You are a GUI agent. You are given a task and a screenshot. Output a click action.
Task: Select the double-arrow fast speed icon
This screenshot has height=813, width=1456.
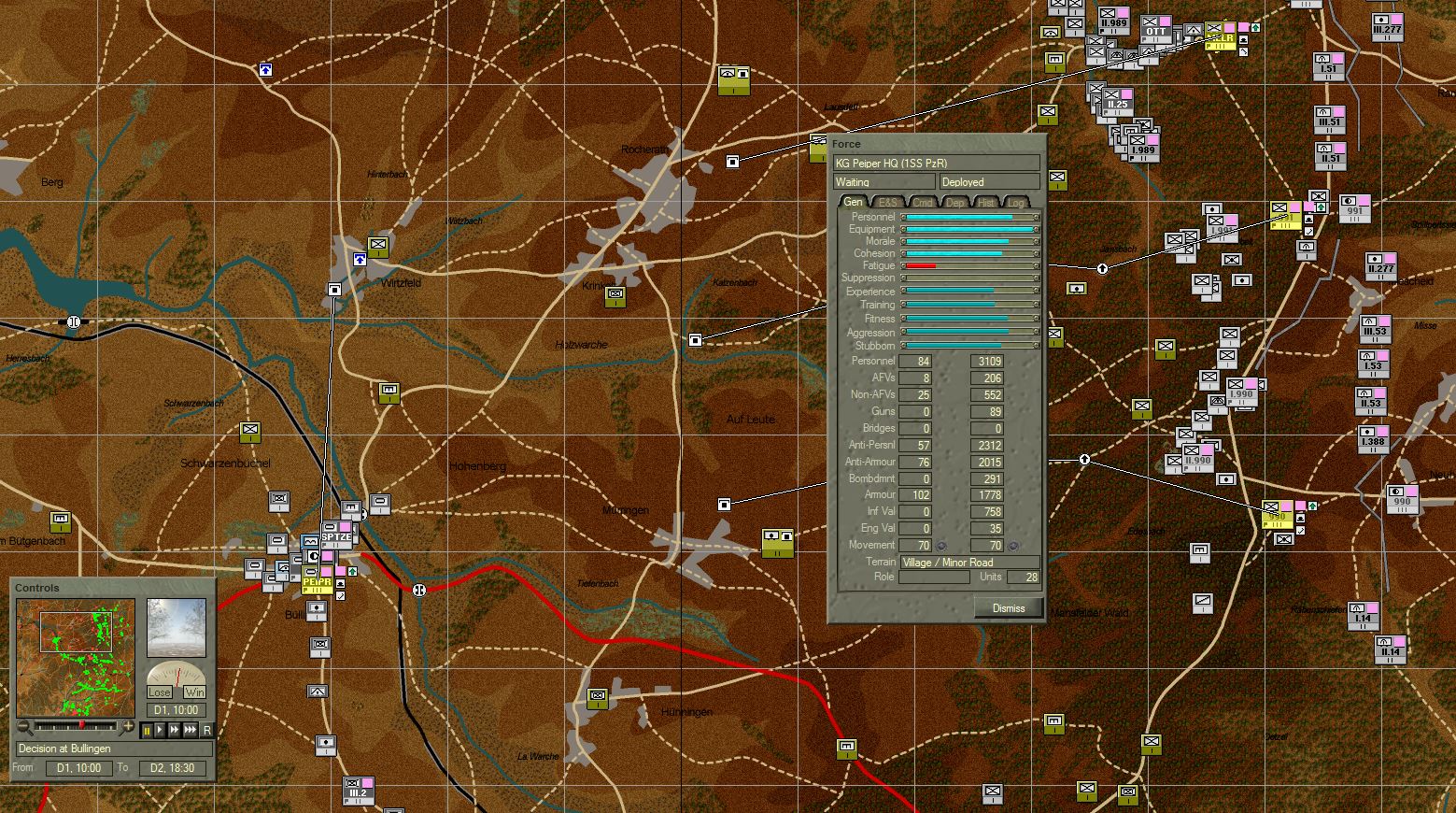click(x=176, y=731)
